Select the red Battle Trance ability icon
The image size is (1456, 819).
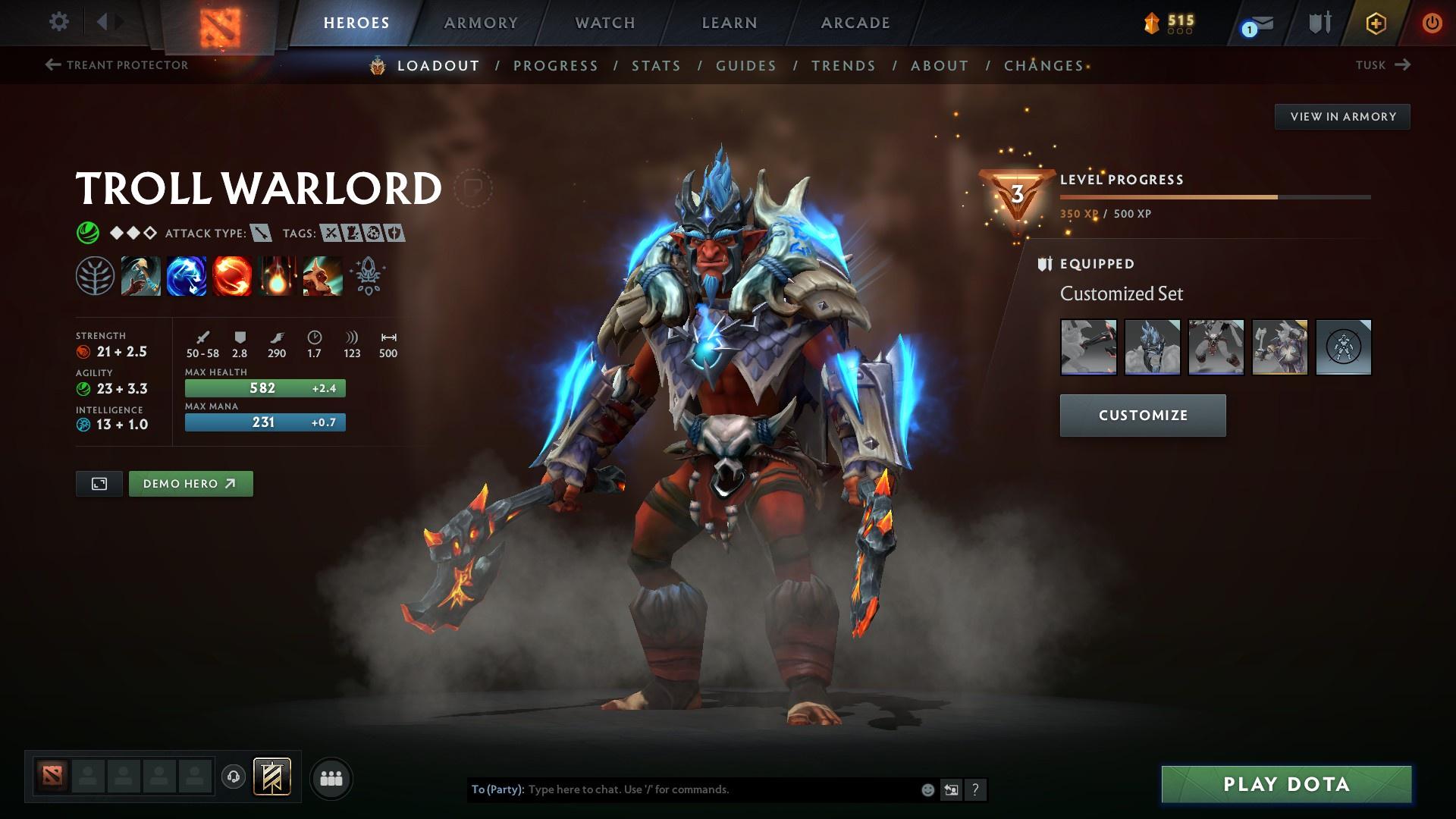tap(231, 275)
